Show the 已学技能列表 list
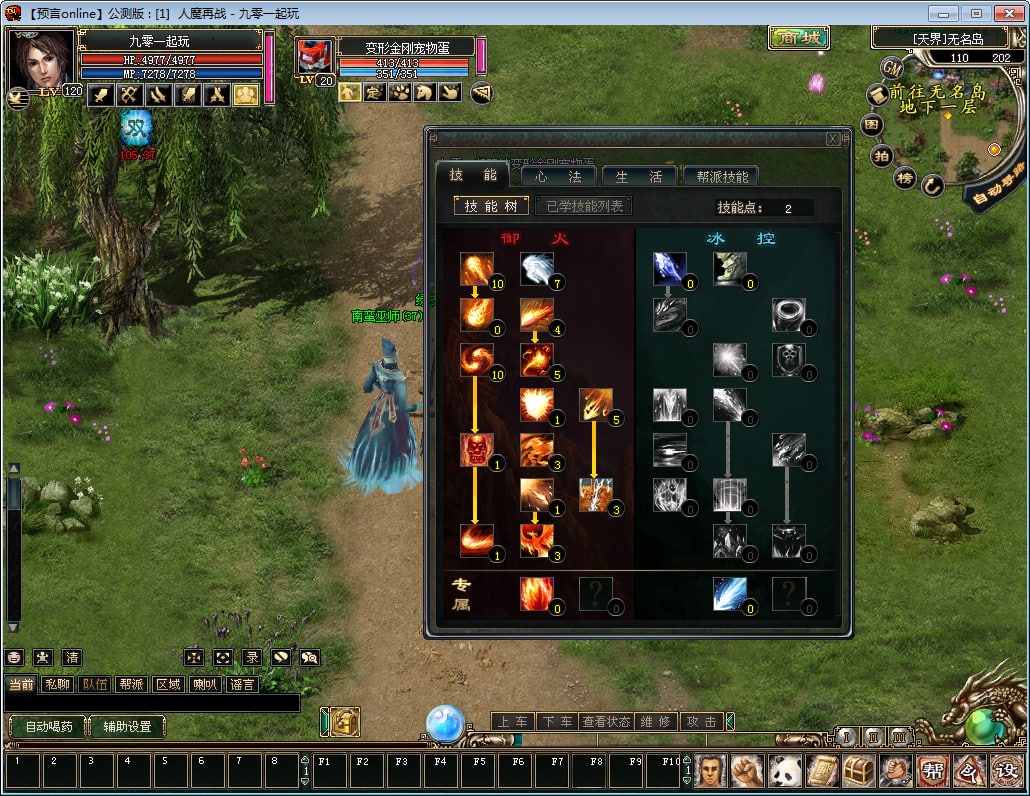 (x=584, y=207)
